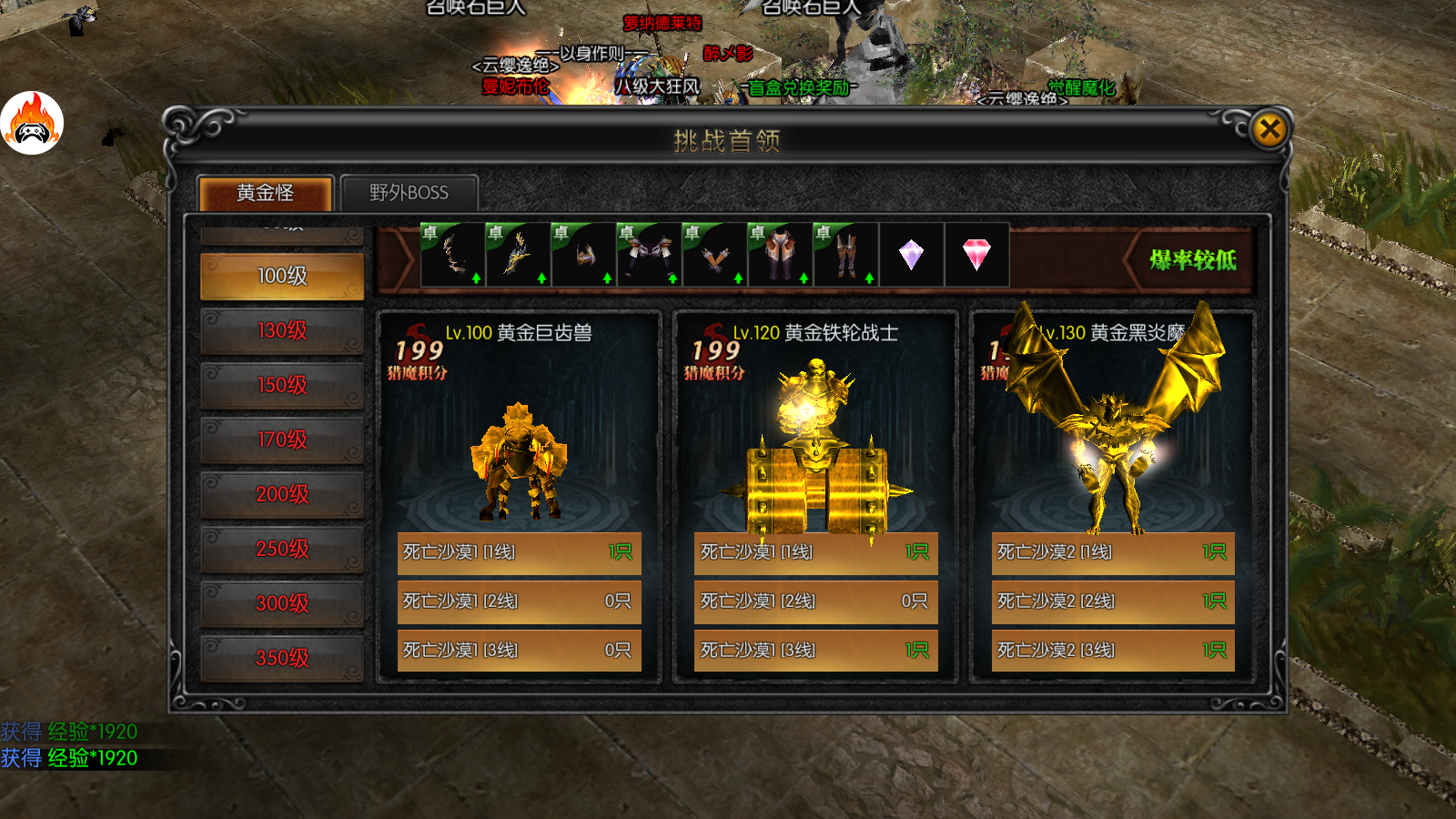The image size is (1456, 819).
Task: Open the flame gamepad overlay icon
Action: (x=32, y=123)
